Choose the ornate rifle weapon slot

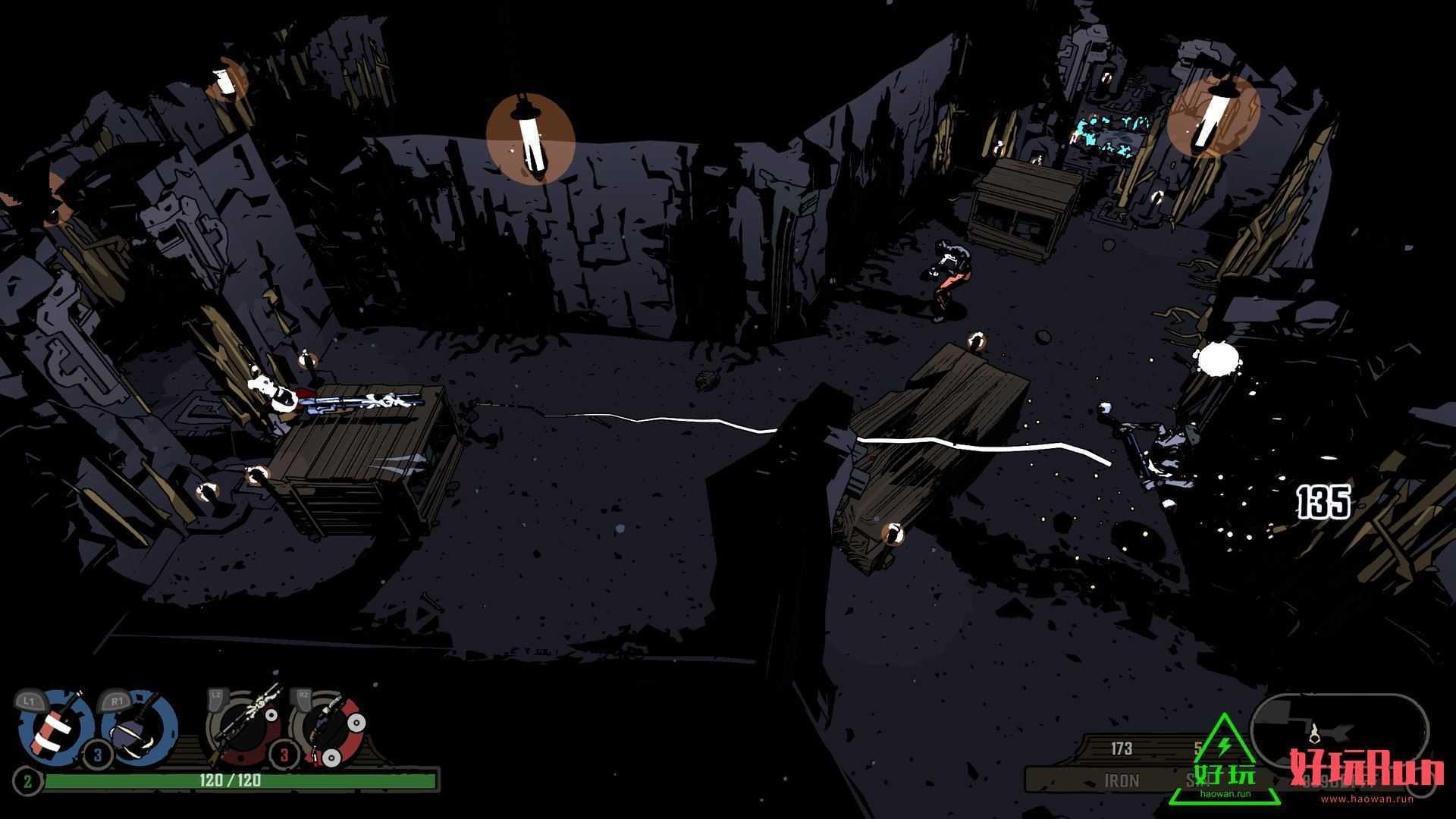tap(244, 728)
